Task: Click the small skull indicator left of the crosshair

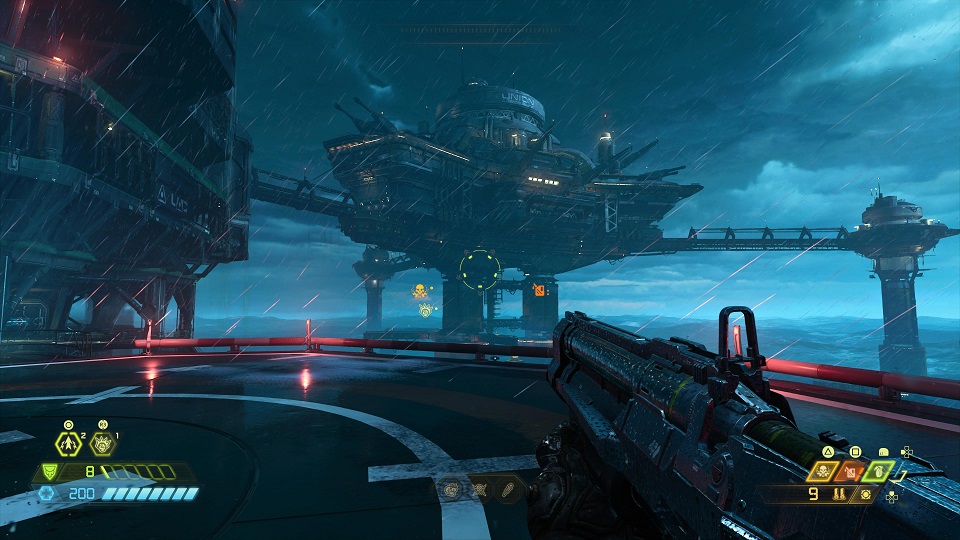Action: click(x=420, y=292)
